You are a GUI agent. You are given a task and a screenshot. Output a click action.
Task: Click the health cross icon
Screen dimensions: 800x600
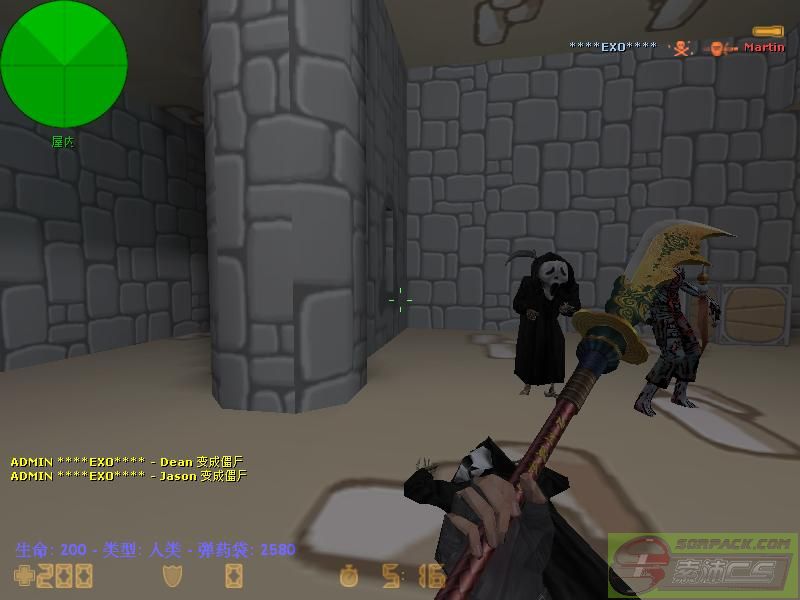[x=22, y=575]
